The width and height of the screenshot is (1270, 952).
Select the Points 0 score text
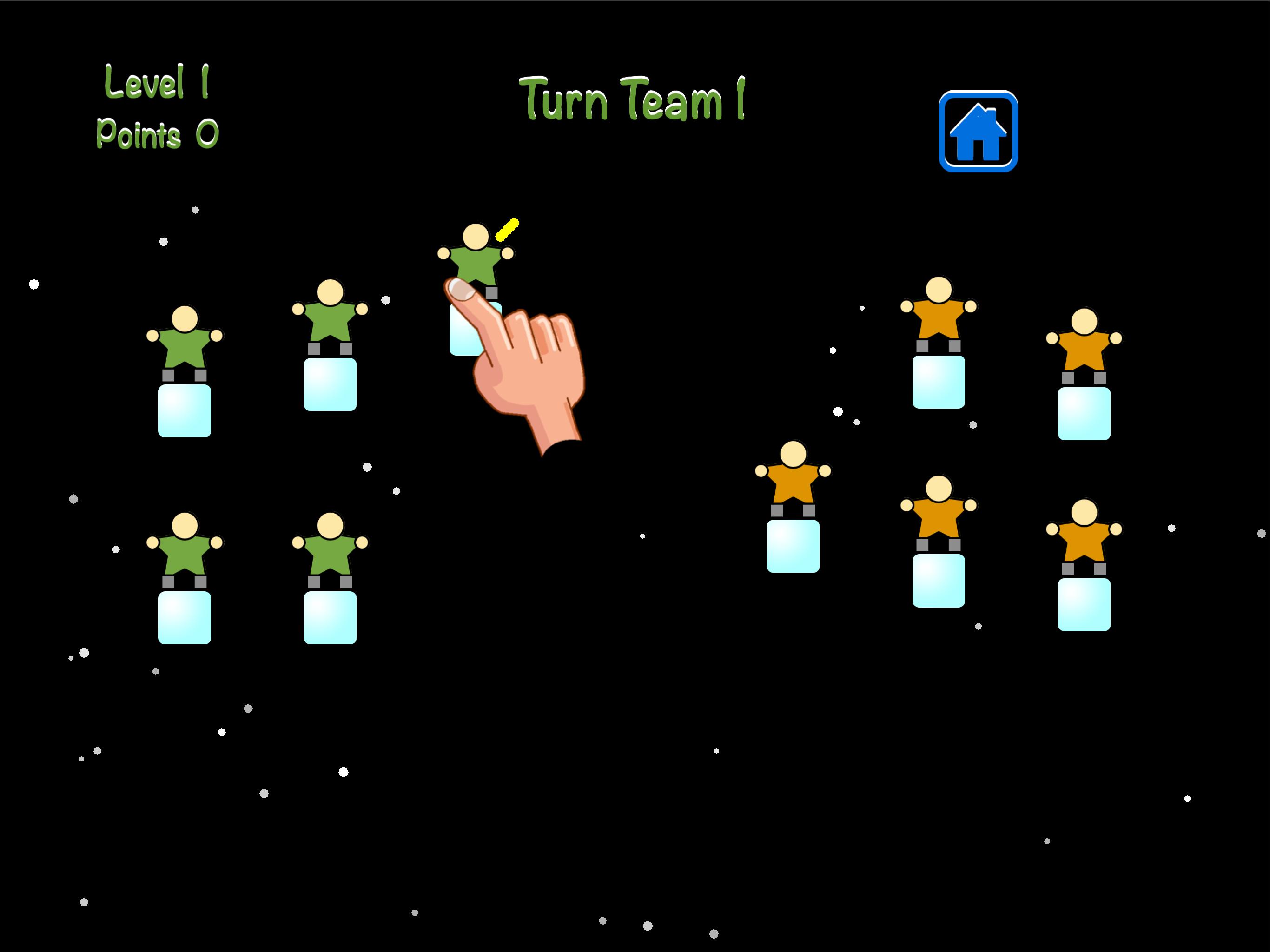[x=156, y=133]
